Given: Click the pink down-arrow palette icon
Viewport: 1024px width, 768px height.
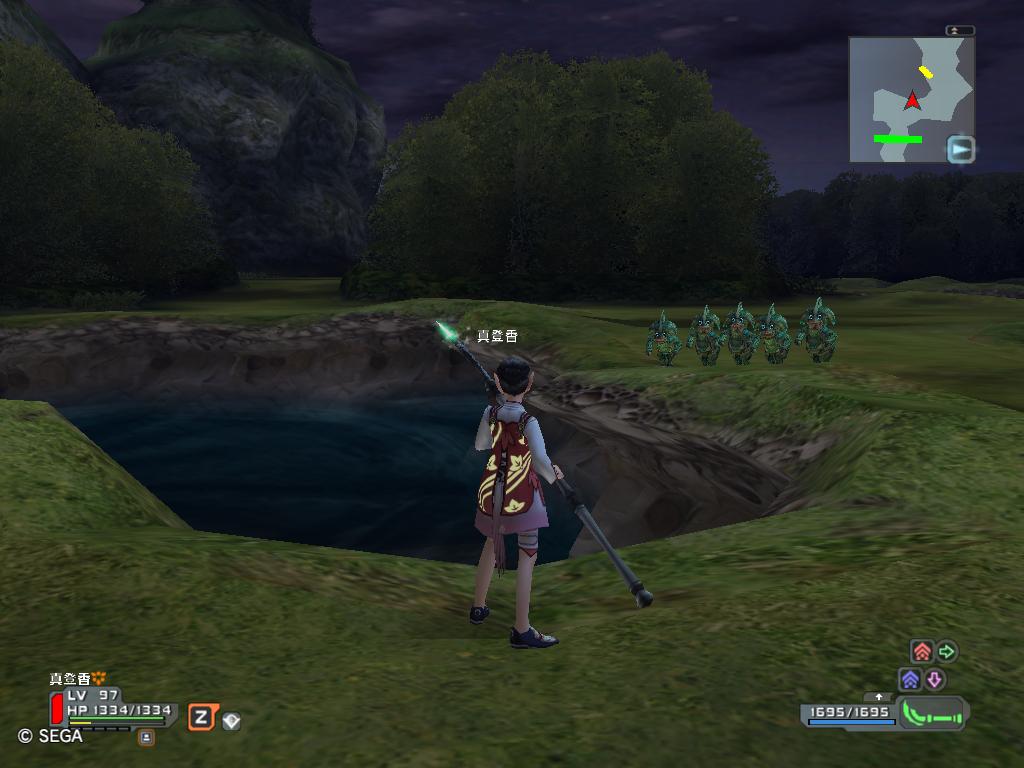Looking at the screenshot, I should (x=934, y=680).
